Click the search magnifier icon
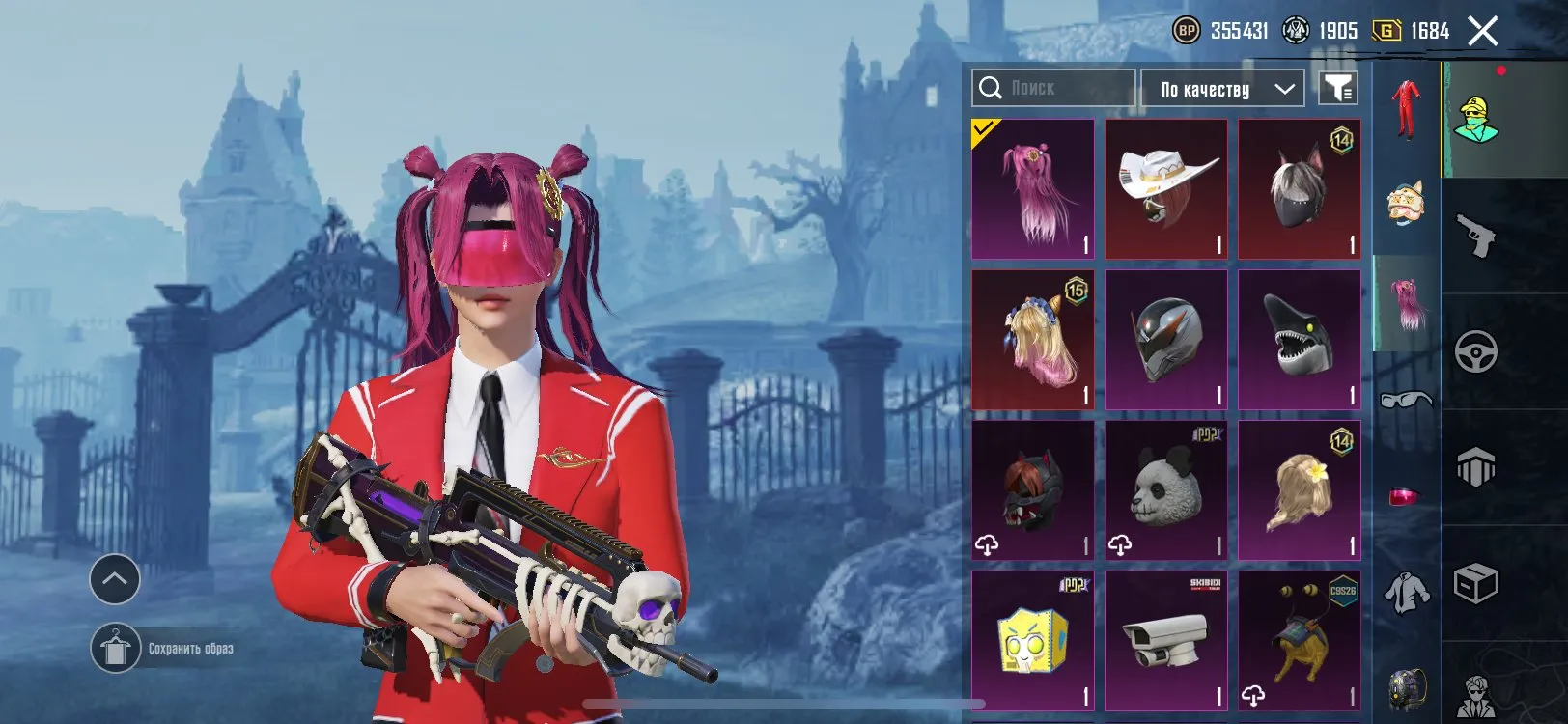 tap(991, 88)
